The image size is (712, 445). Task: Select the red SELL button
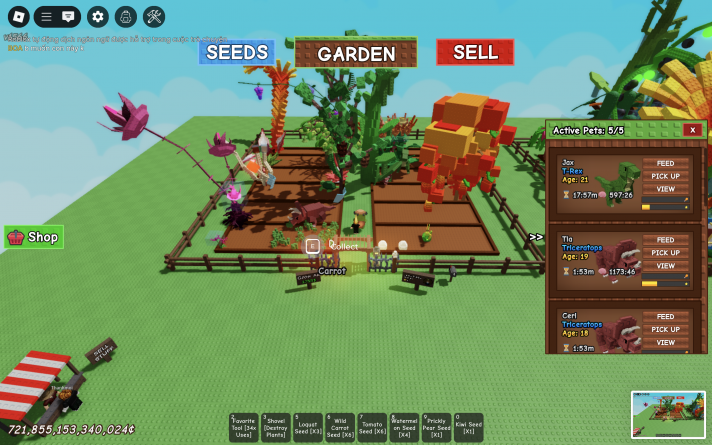[x=475, y=52]
